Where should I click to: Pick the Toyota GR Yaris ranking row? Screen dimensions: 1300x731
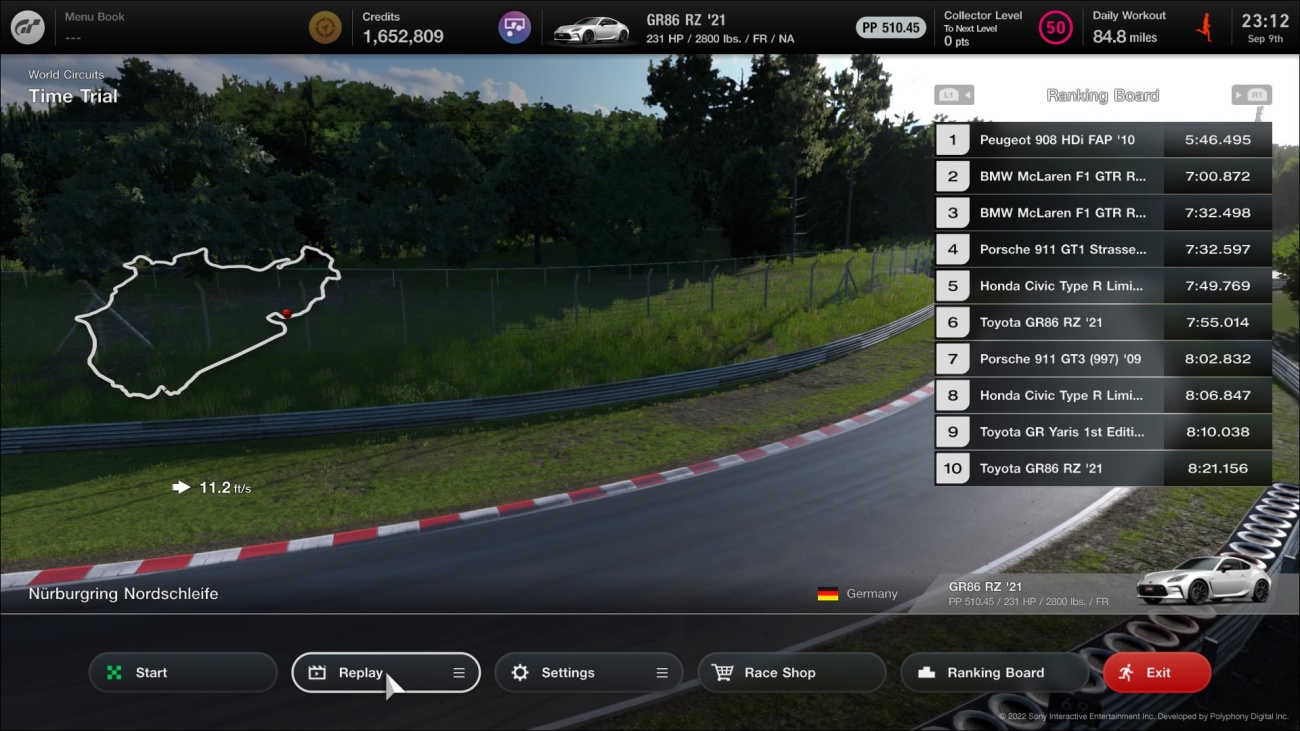tap(1103, 432)
